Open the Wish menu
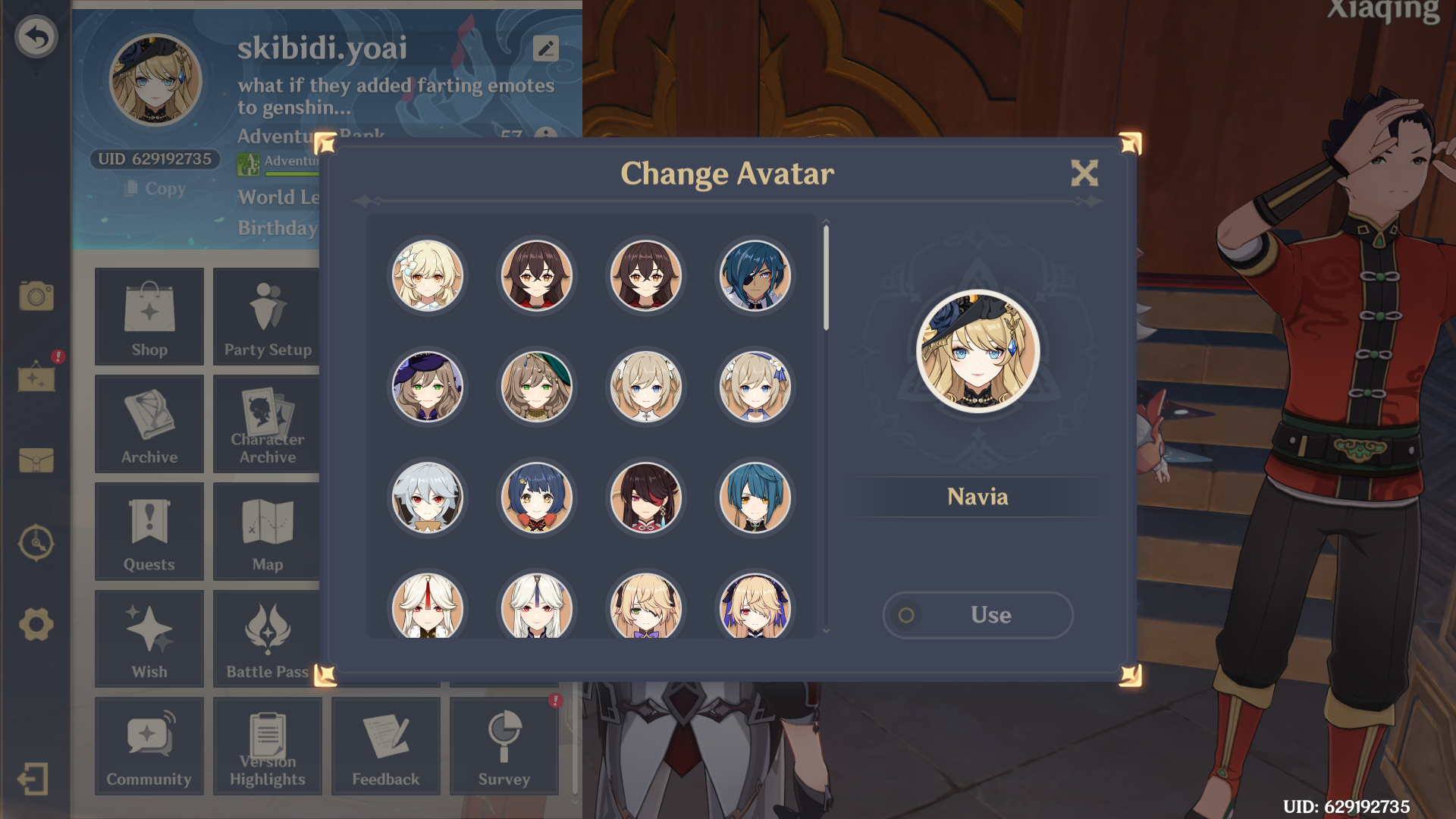This screenshot has height=819, width=1456. click(x=149, y=639)
